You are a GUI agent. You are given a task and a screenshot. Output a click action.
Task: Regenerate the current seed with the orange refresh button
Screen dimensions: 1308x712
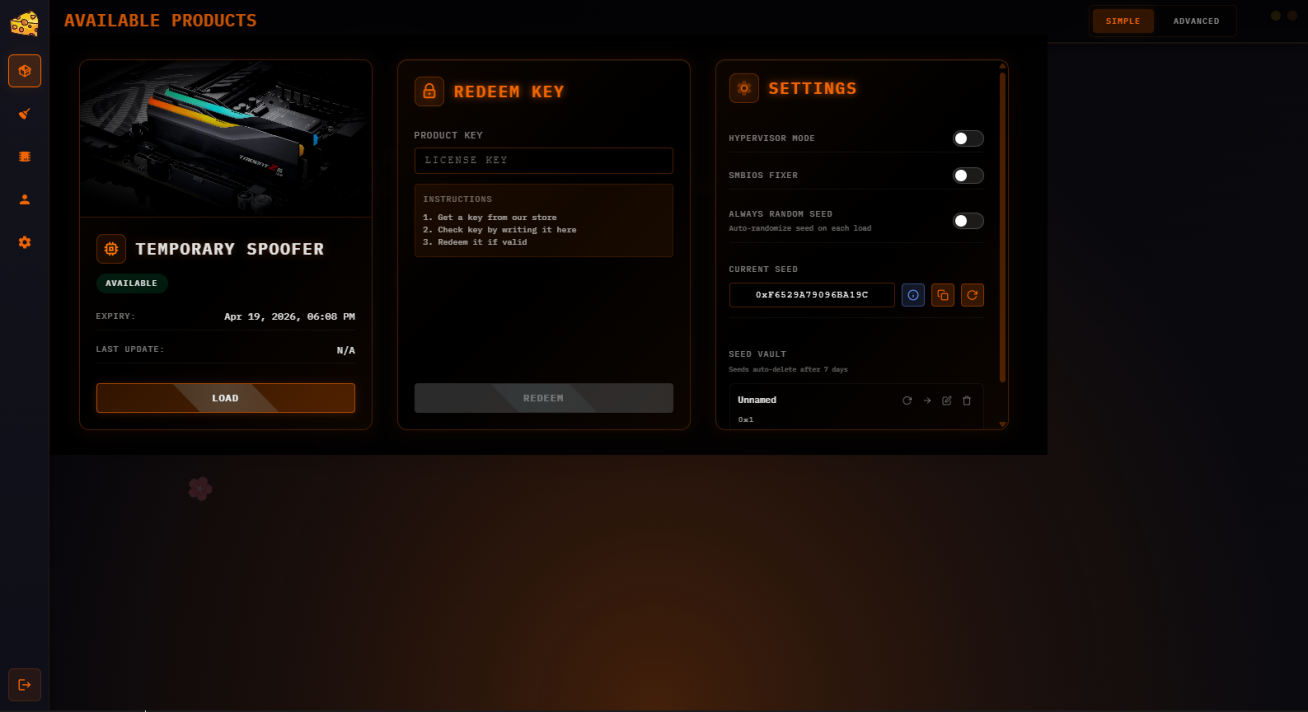click(971, 295)
